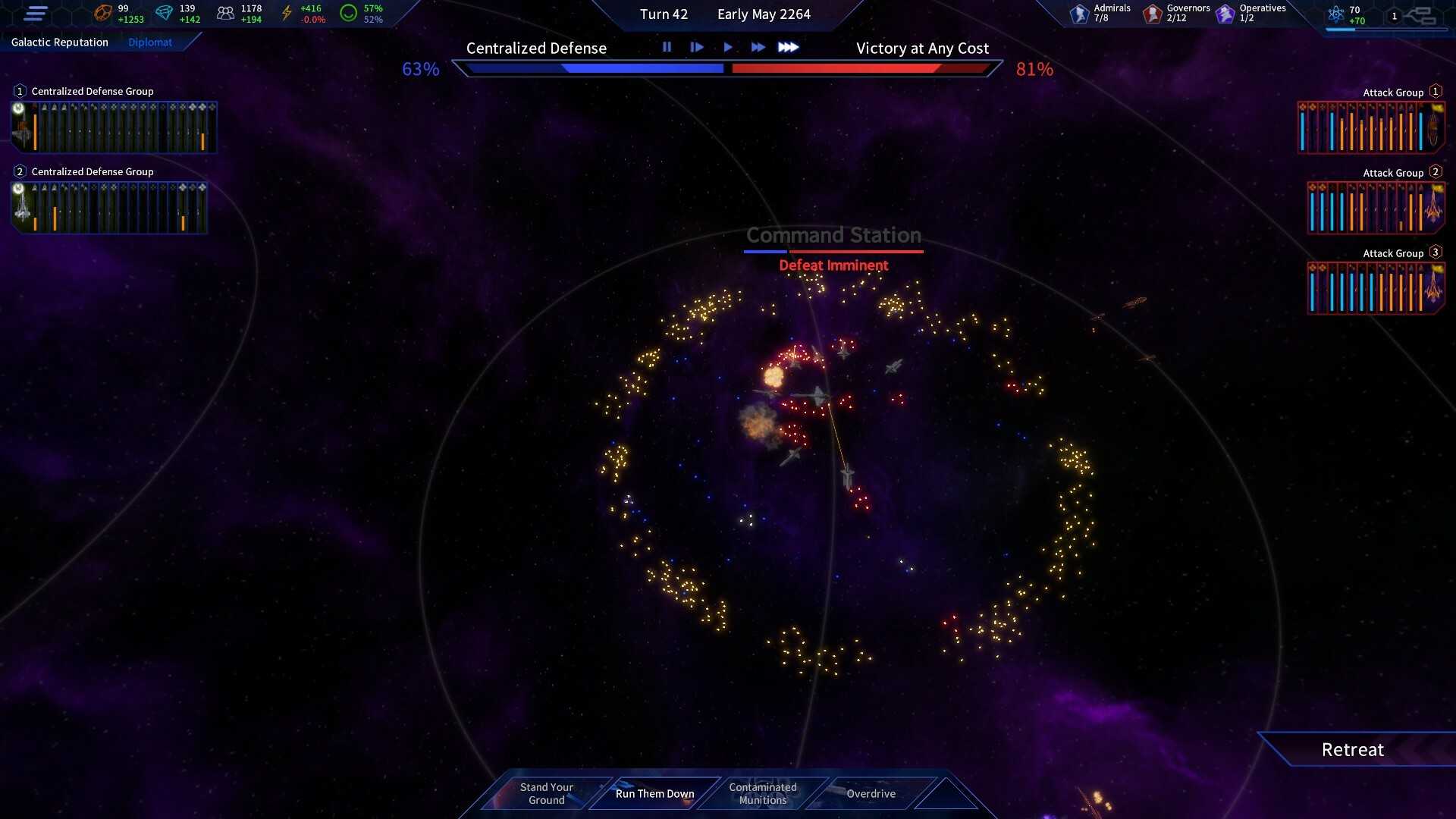Select Centralized Defense Group 1 panel
1456x819 pixels.
click(x=112, y=127)
